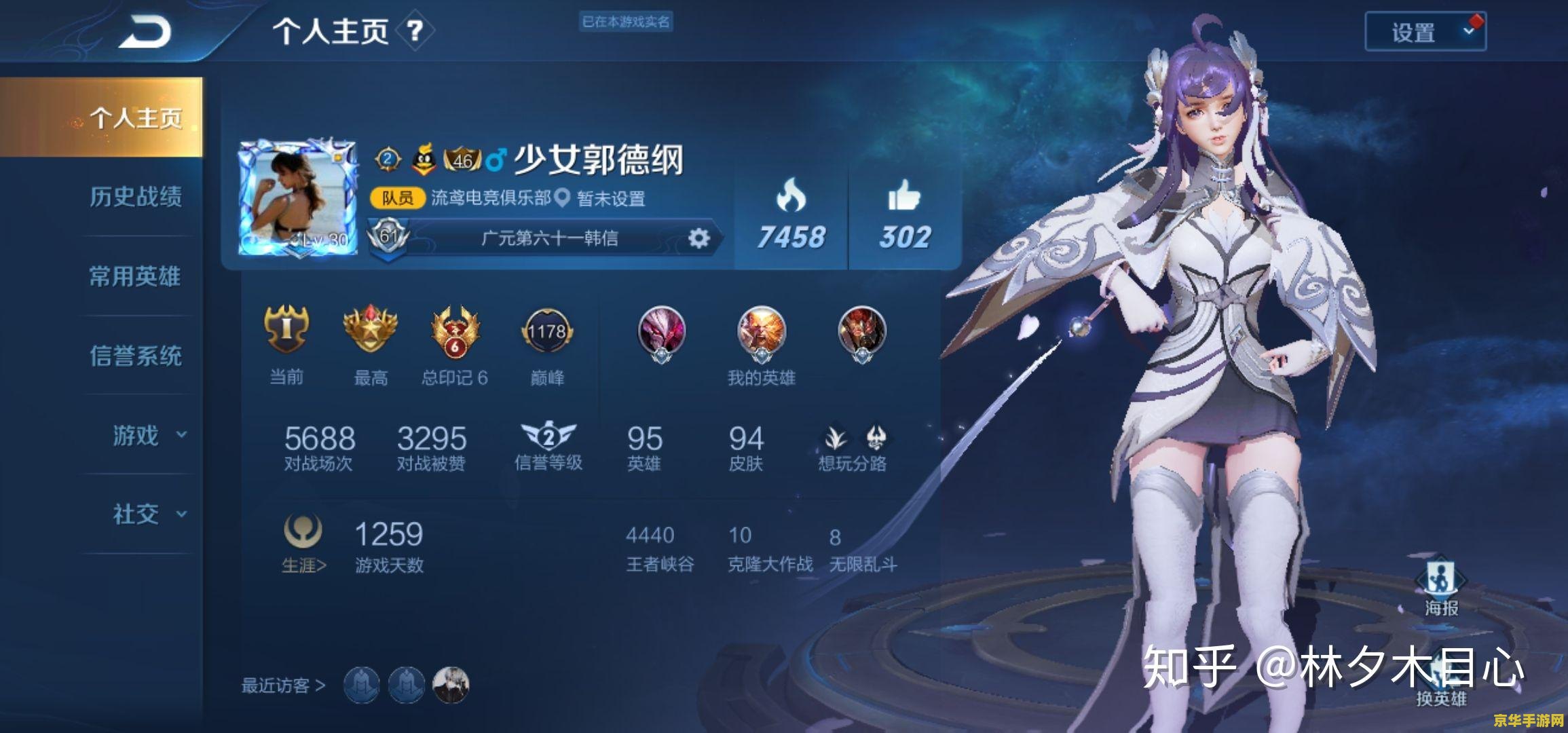This screenshot has height=733, width=1568.
Task: Expand the 社交 sidebar menu
Action: pos(134,514)
